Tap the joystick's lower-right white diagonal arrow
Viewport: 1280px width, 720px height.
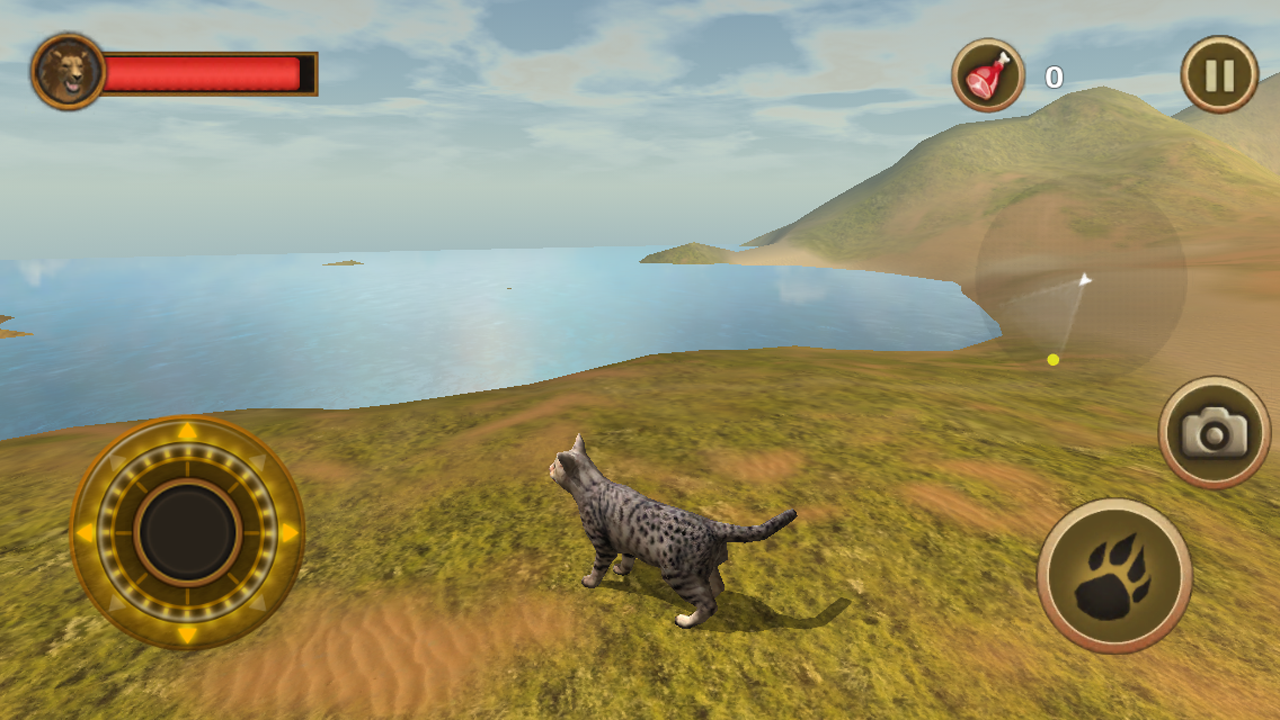point(256,602)
